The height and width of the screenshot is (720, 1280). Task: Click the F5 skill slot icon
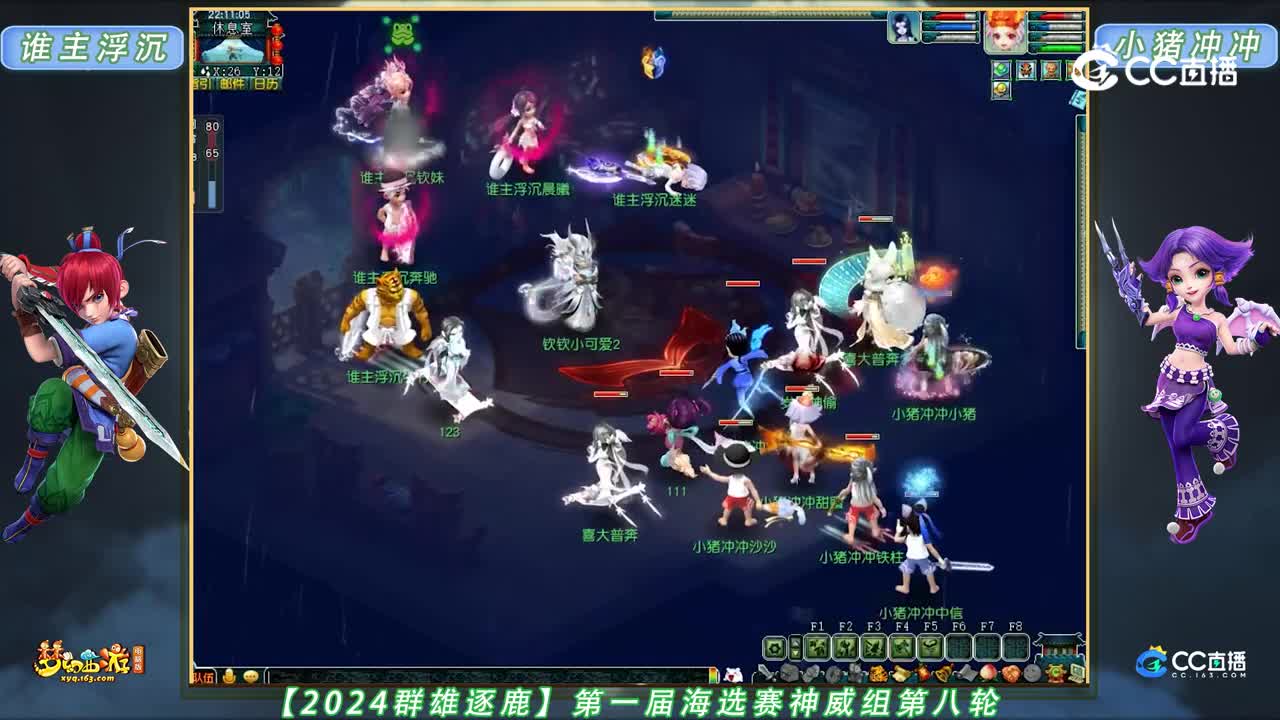(930, 646)
